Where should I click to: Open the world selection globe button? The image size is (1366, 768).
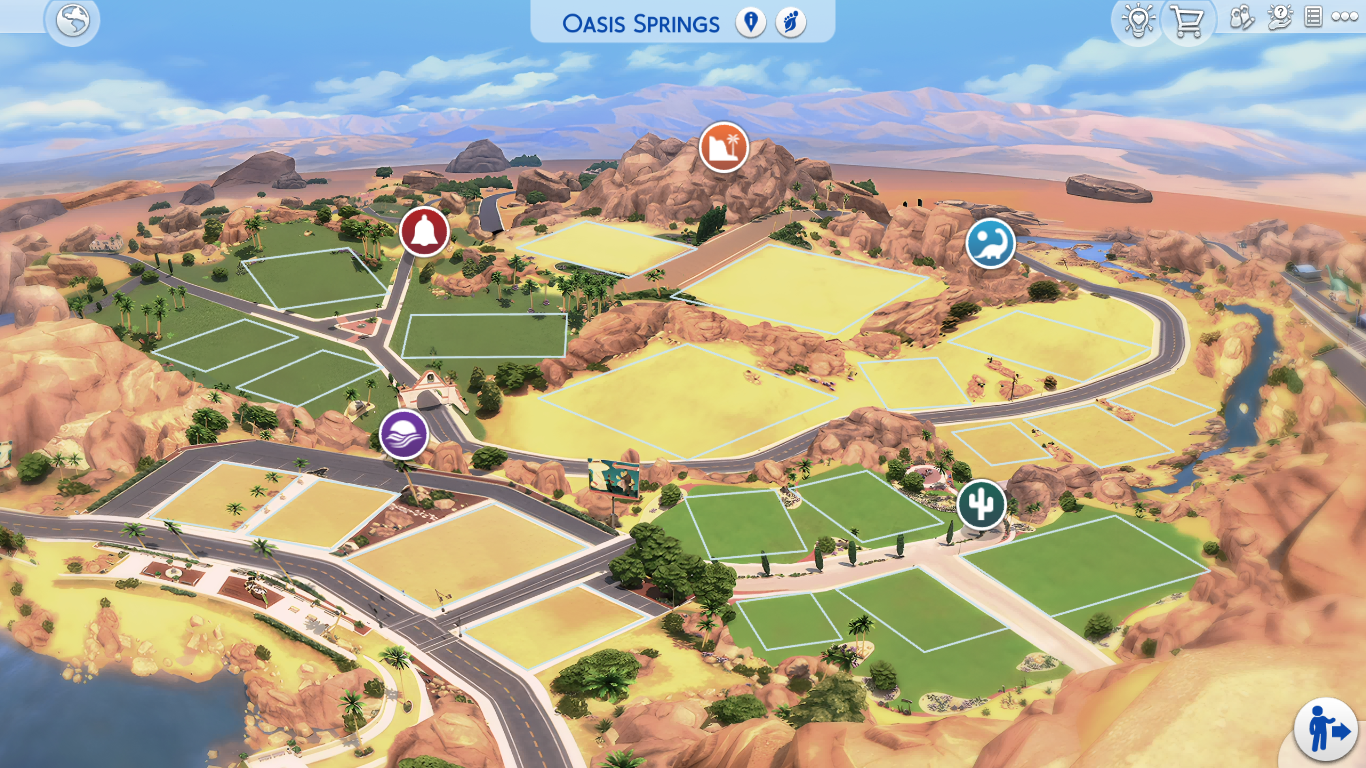(x=72, y=21)
